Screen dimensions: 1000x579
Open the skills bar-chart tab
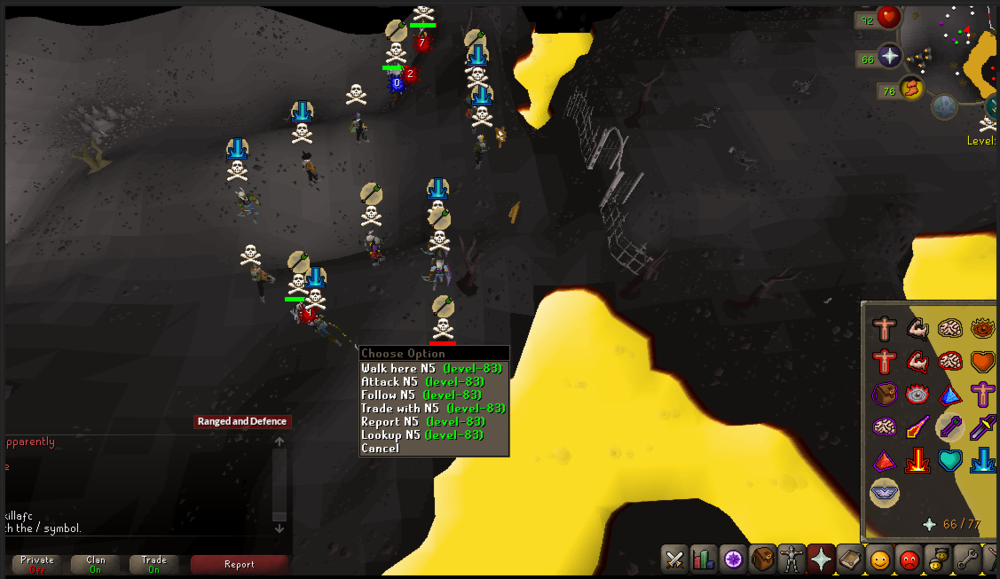(x=704, y=559)
